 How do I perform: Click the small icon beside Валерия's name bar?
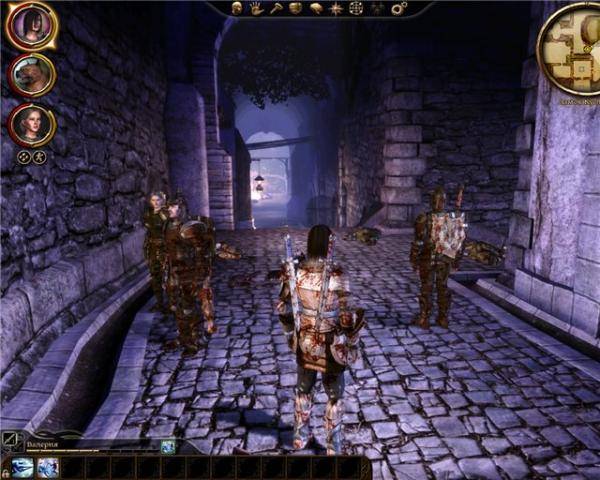pyautogui.click(x=168, y=446)
